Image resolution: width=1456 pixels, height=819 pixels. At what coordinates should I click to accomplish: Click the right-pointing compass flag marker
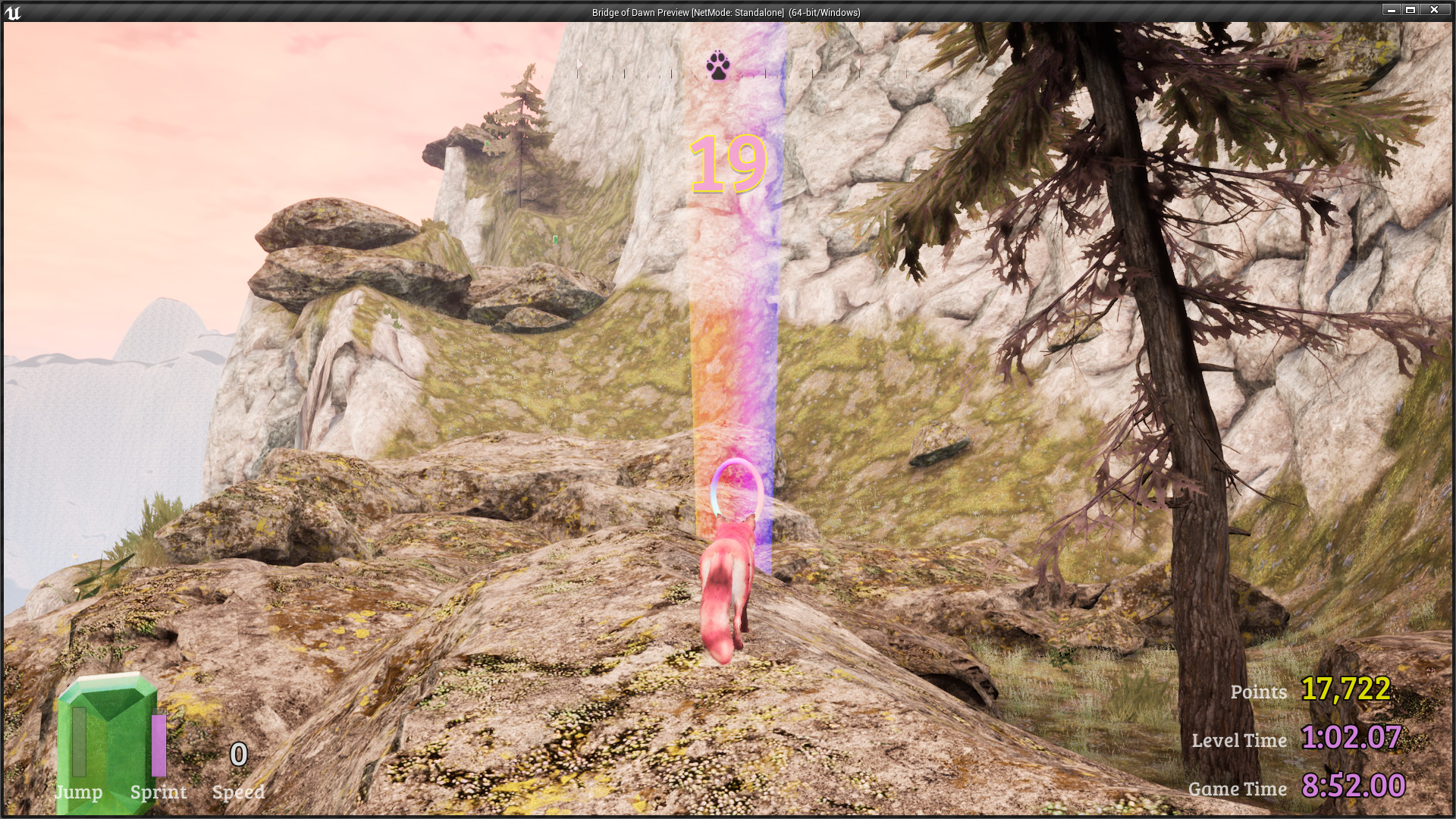[580, 63]
